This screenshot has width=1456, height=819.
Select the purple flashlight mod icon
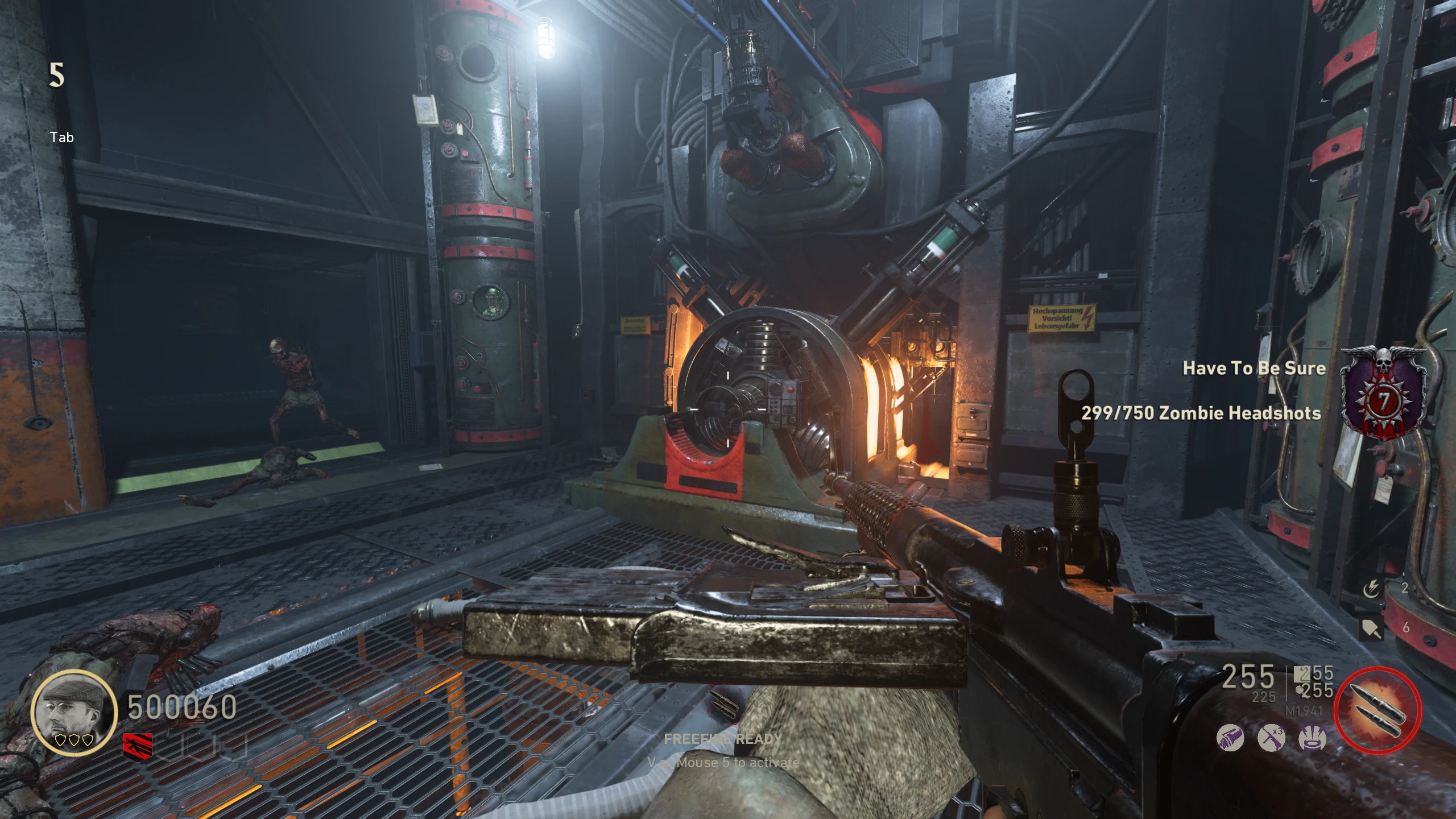coord(1230,738)
